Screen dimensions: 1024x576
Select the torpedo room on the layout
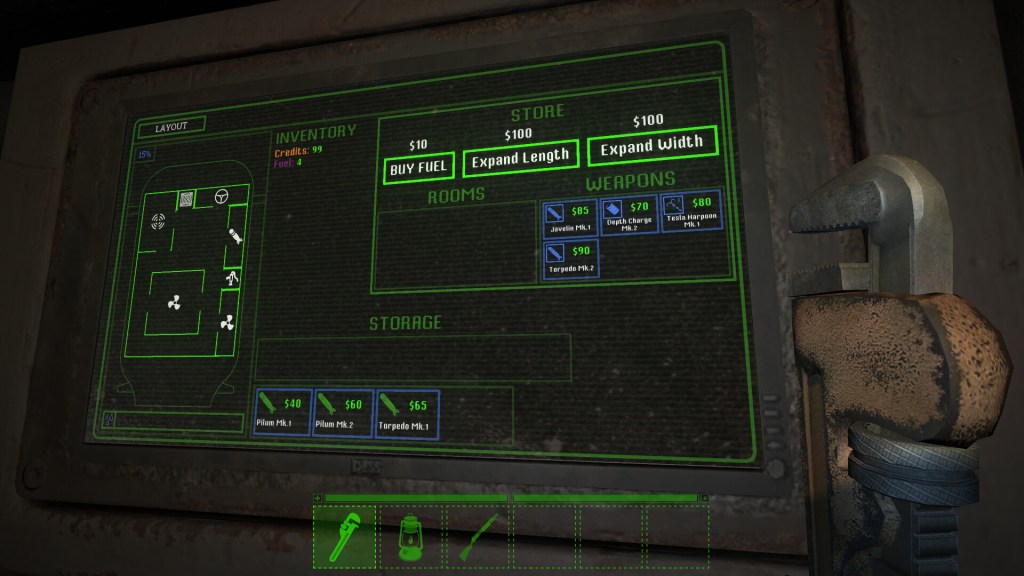233,239
